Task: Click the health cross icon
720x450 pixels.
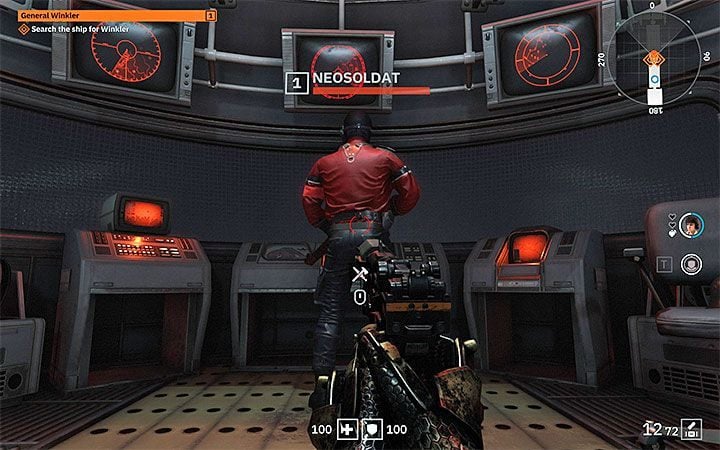Action: coord(346,429)
